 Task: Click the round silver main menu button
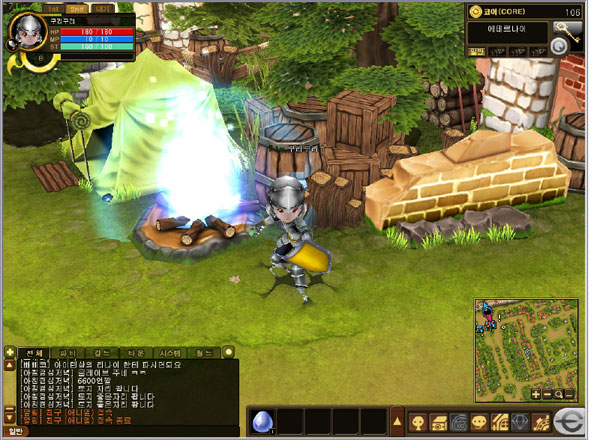(571, 420)
